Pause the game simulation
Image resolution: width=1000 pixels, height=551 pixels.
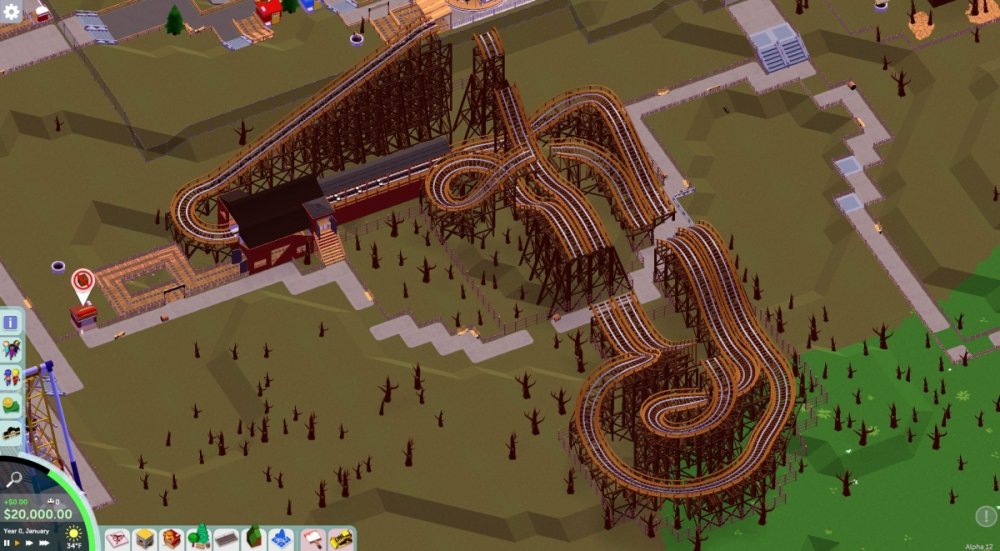coord(9,542)
